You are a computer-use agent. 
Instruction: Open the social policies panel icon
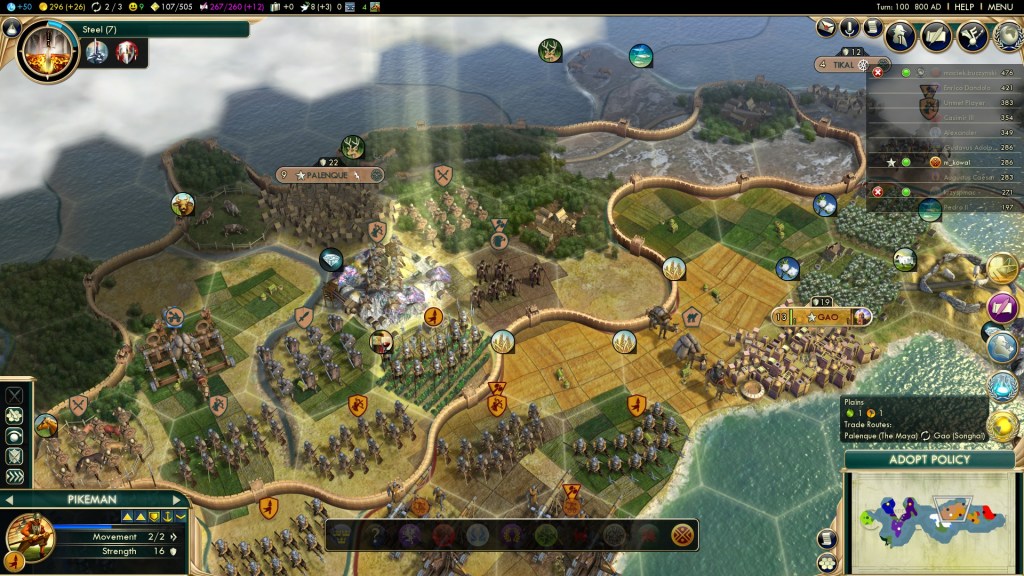click(x=971, y=36)
